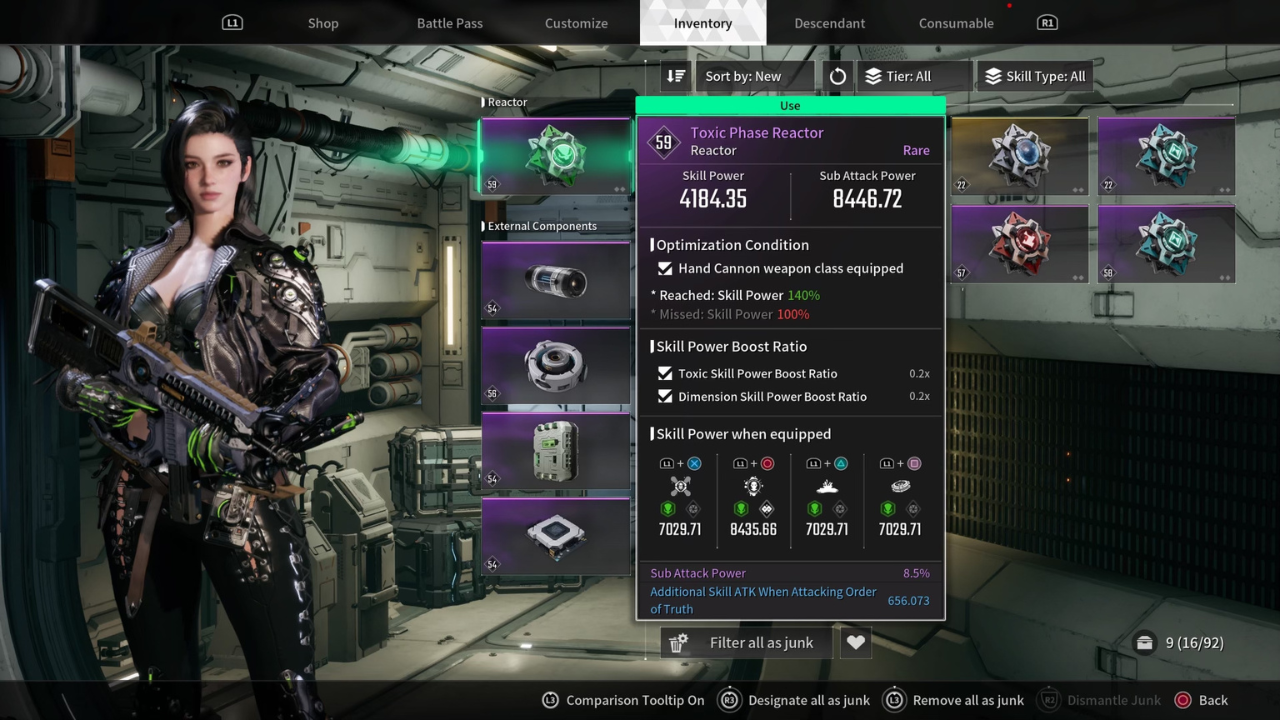Click the refresh filter icon button
The image size is (1280, 720).
click(838, 76)
